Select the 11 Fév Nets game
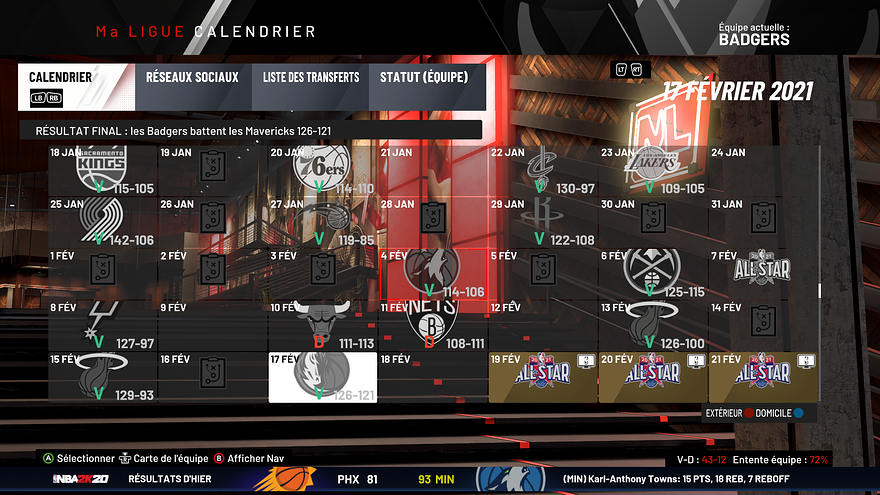The height and width of the screenshot is (495, 880). [x=433, y=326]
